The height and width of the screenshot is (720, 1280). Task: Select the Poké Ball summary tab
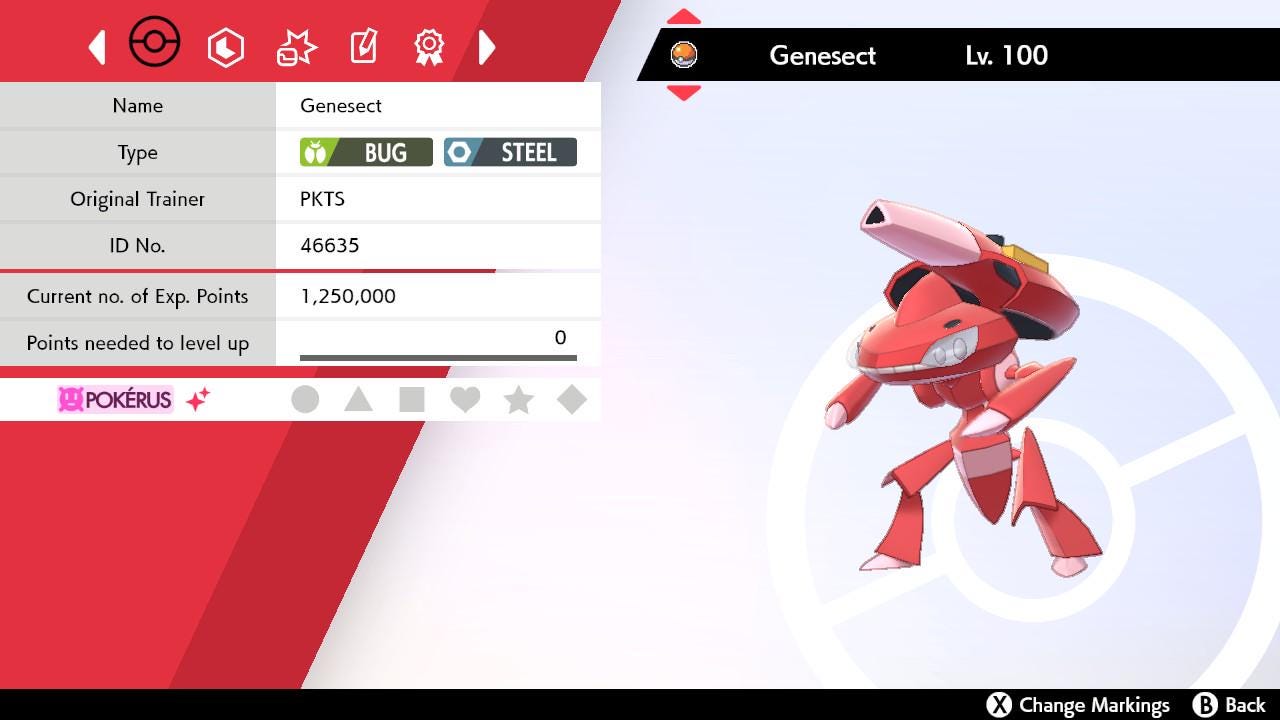coord(155,45)
